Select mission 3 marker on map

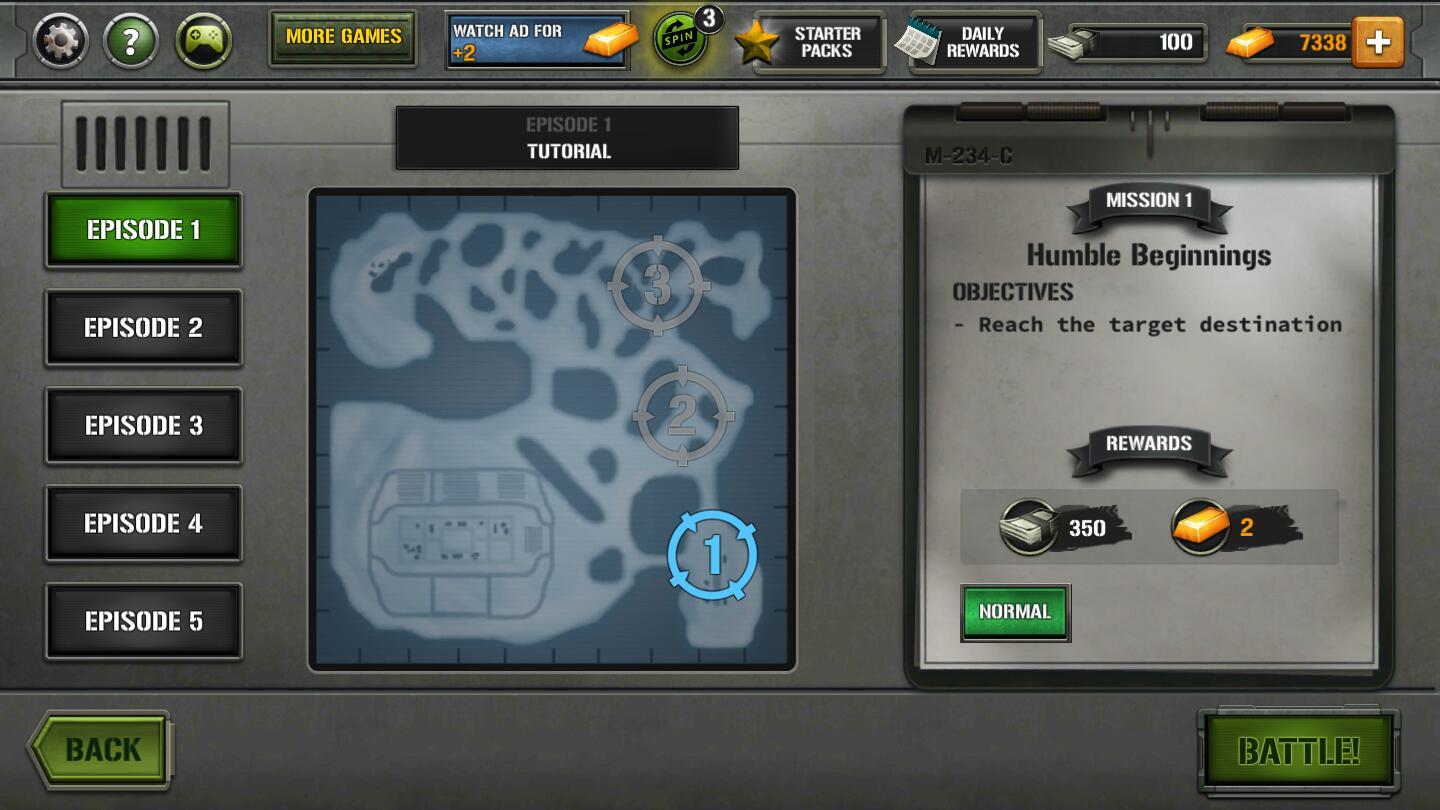coord(658,286)
